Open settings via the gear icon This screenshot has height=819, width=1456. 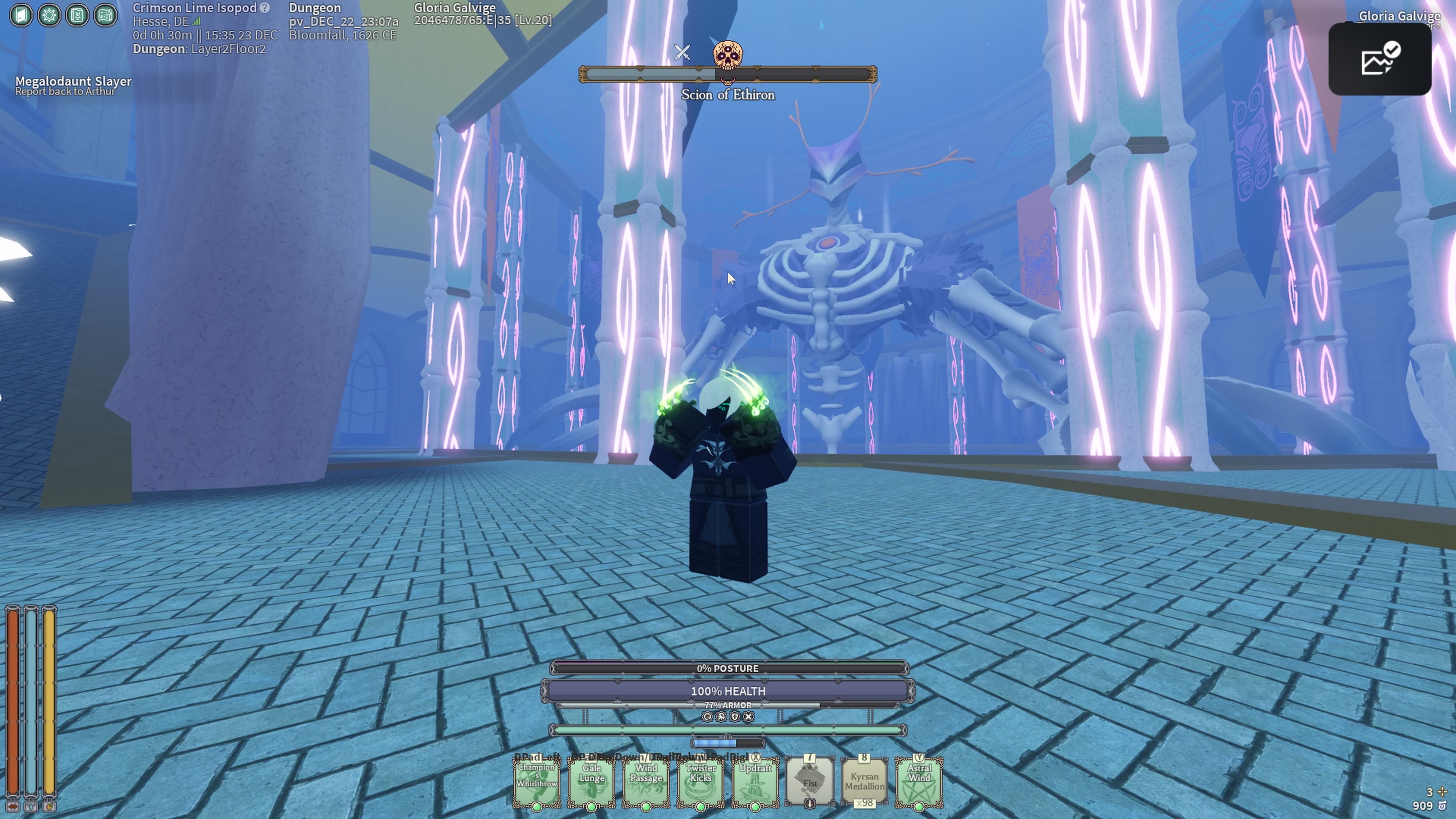pyautogui.click(x=49, y=15)
